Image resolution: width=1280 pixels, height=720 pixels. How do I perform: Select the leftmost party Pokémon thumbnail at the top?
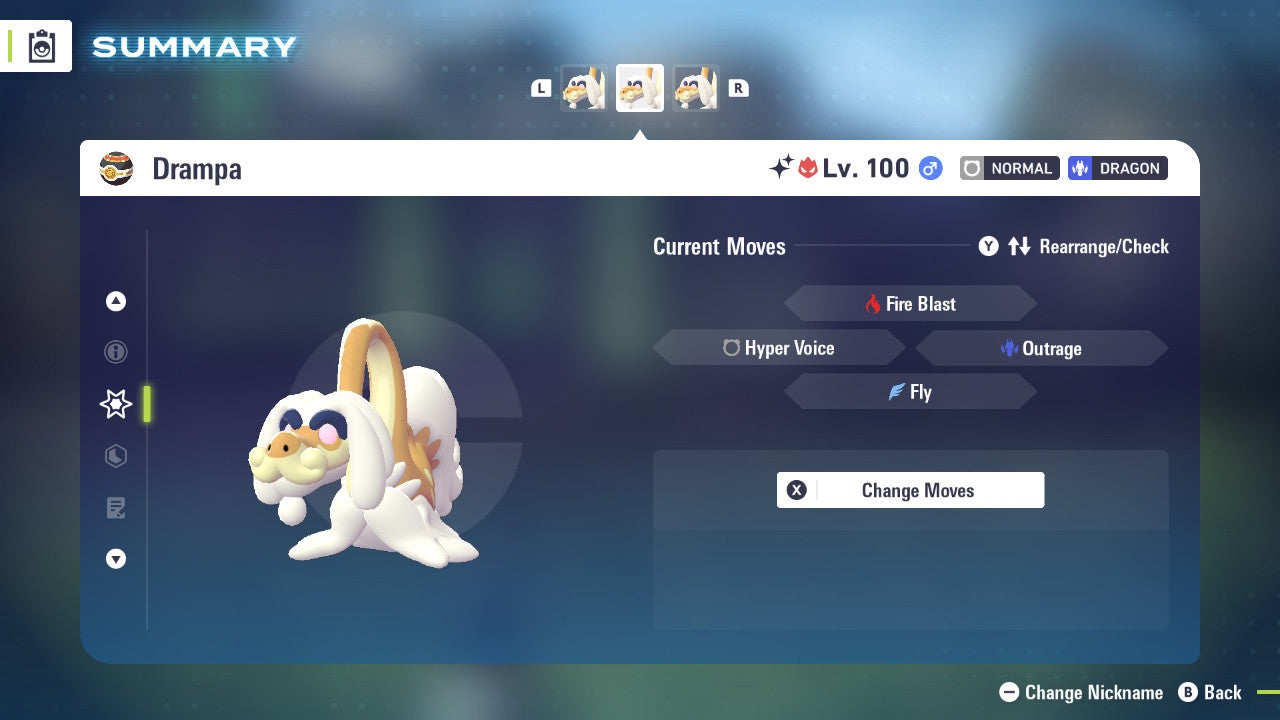(x=583, y=87)
